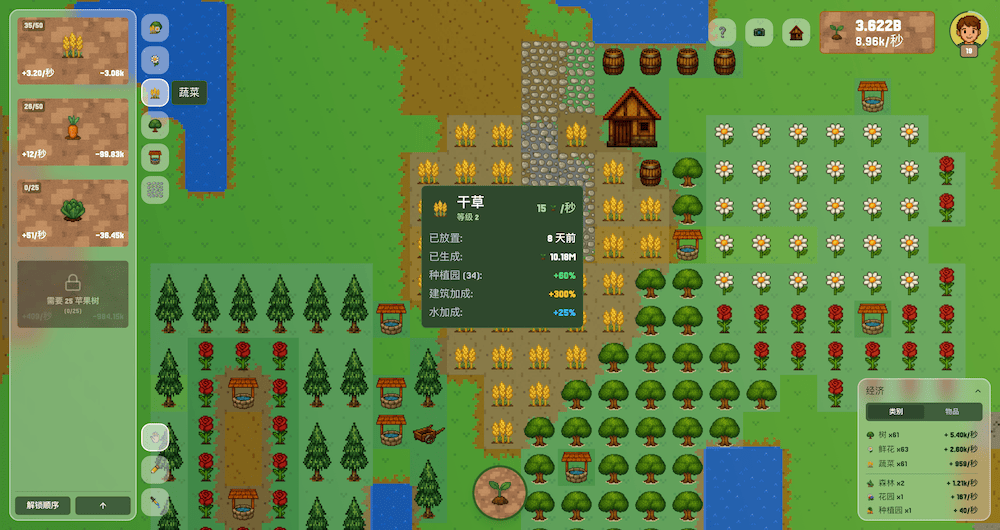Open the tree category

(x=155, y=125)
